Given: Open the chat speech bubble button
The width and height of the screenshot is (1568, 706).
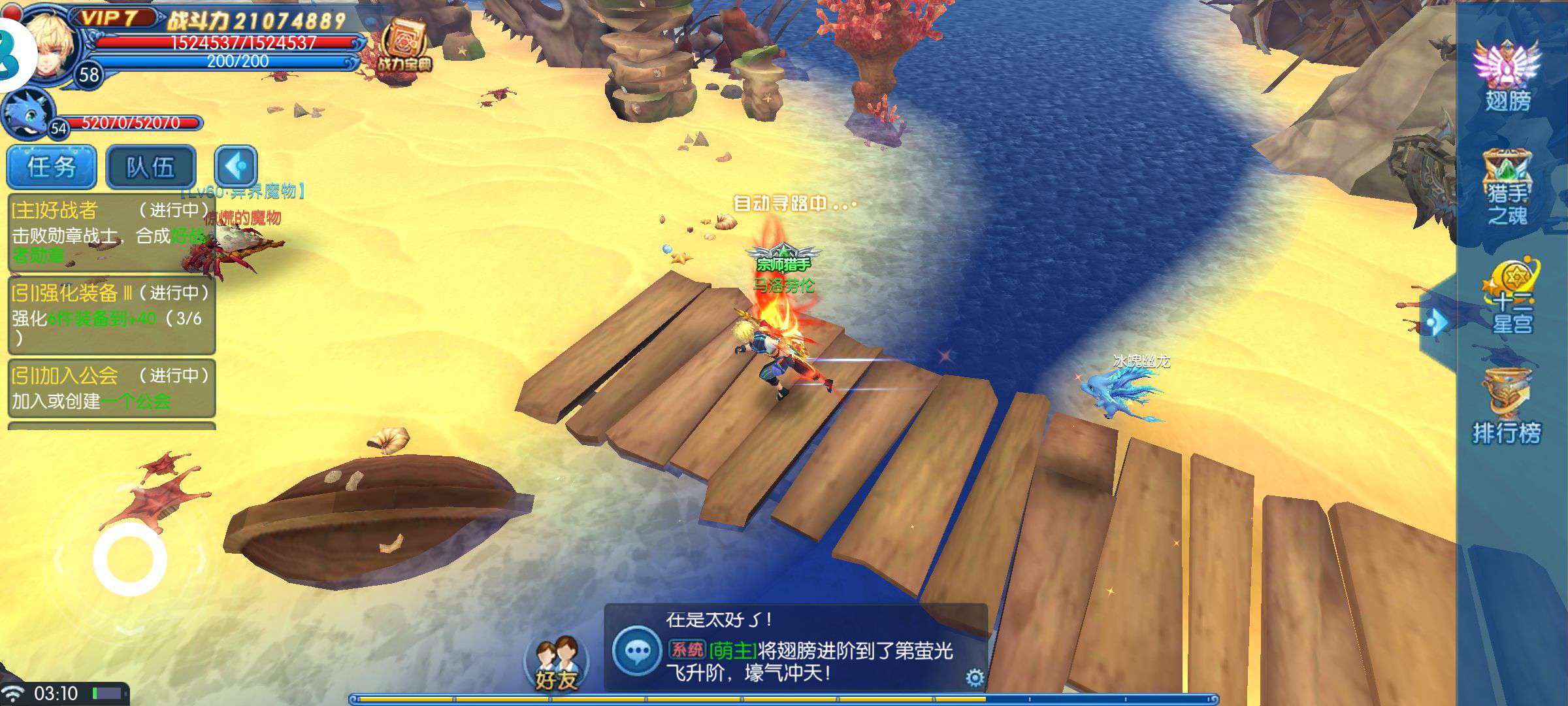Looking at the screenshot, I should click(x=637, y=651).
